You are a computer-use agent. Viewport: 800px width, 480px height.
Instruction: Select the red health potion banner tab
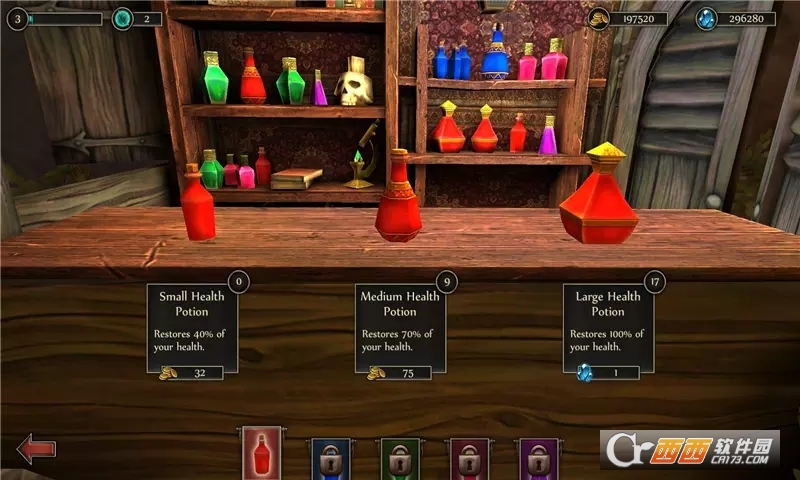261,455
